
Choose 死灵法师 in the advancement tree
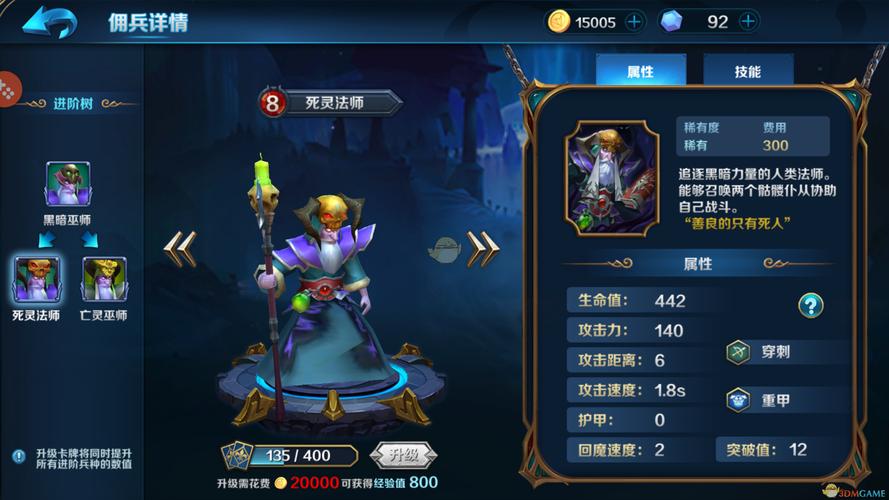[36, 279]
